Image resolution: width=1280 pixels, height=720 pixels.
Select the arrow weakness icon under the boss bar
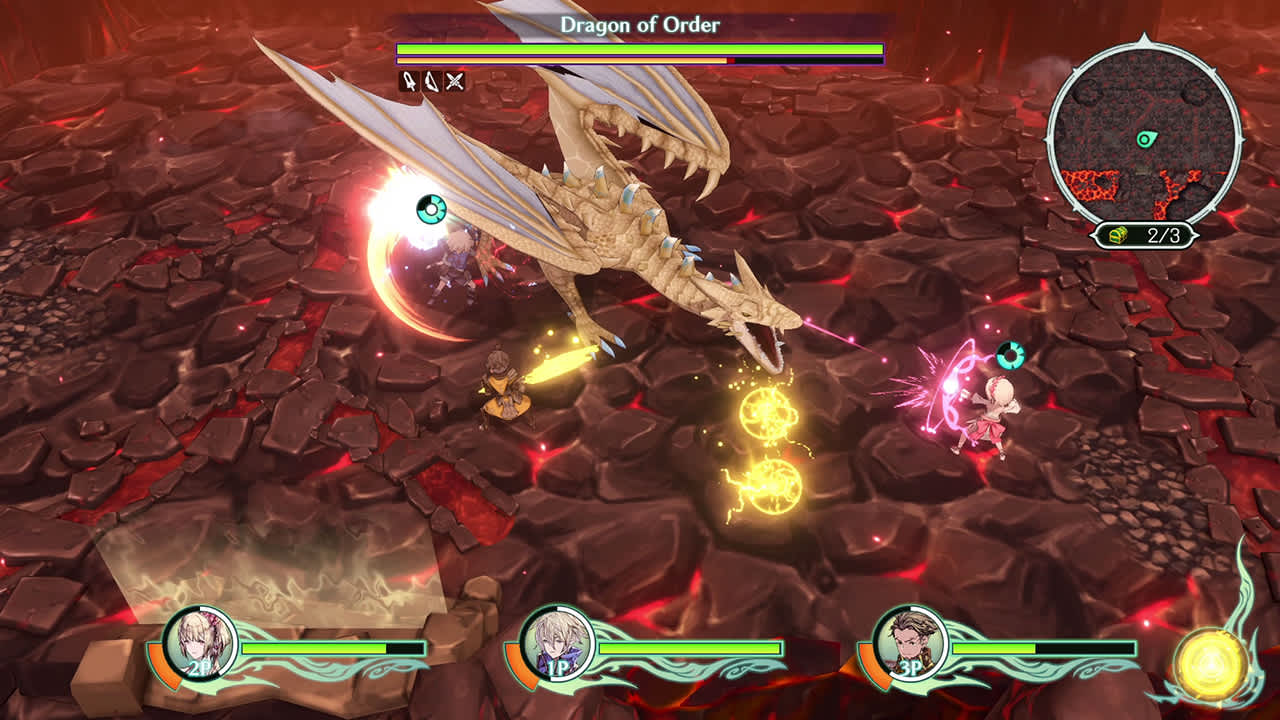pos(409,80)
